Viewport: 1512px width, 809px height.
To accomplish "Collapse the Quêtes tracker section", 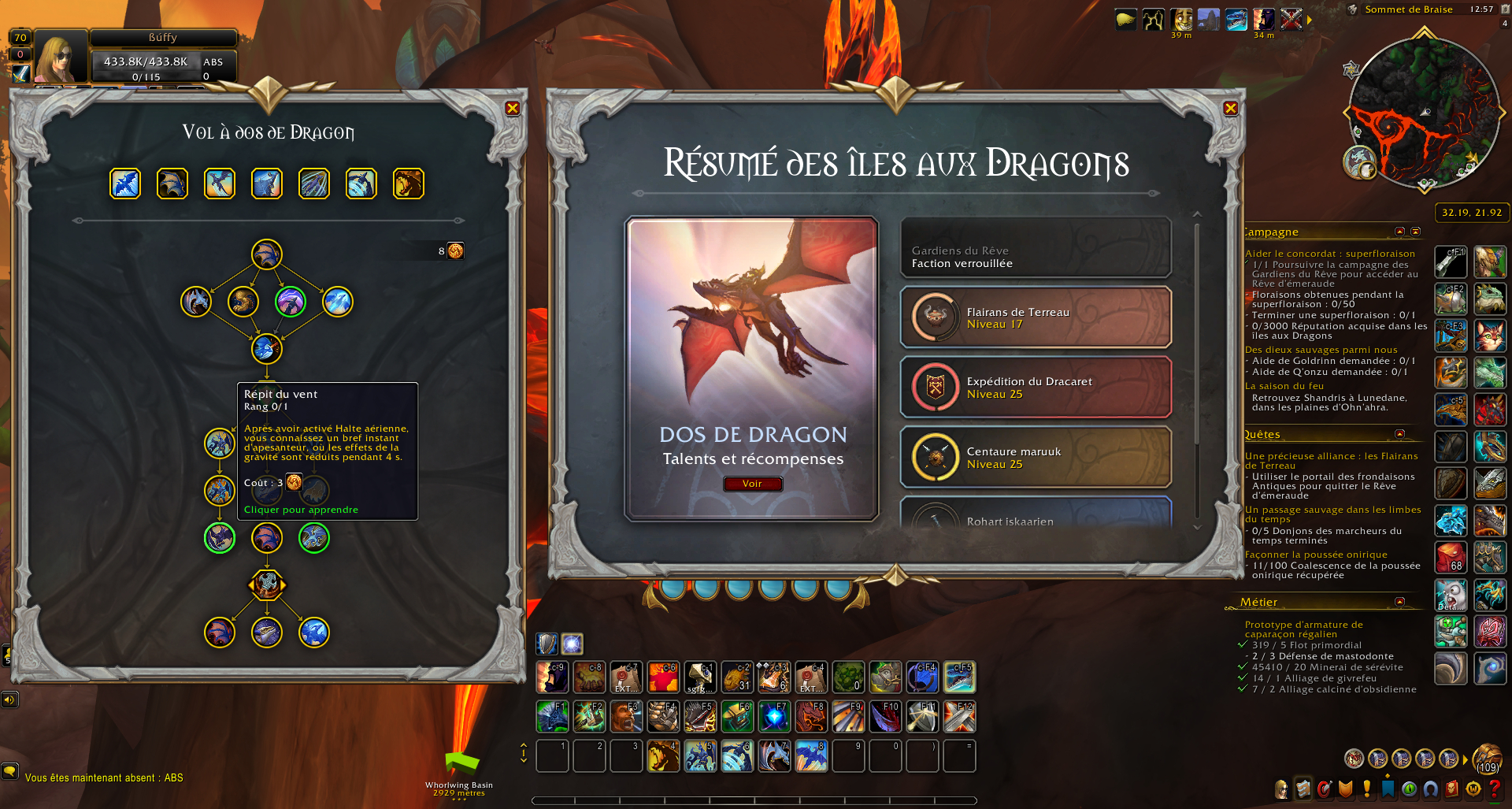I will click(1399, 434).
